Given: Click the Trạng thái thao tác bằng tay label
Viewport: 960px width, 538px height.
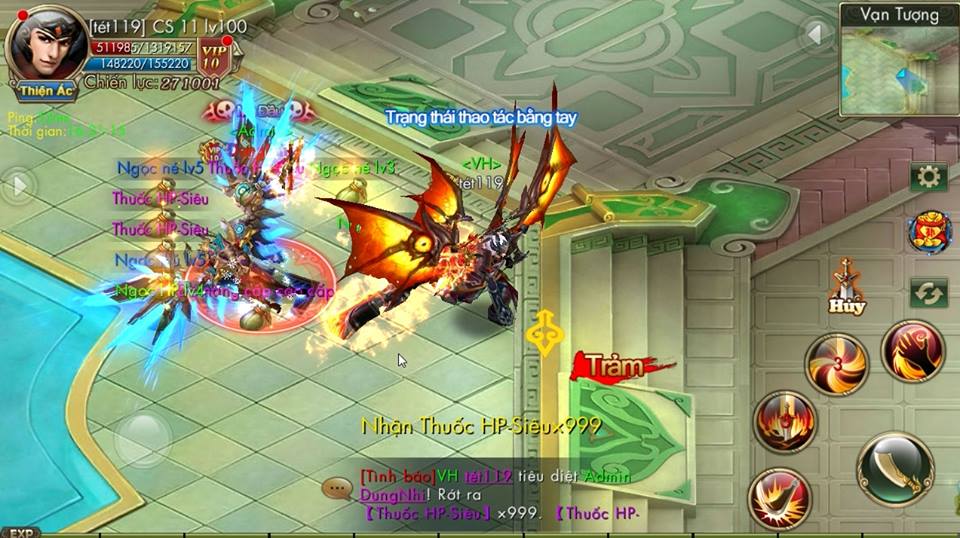Looking at the screenshot, I should click(481, 118).
